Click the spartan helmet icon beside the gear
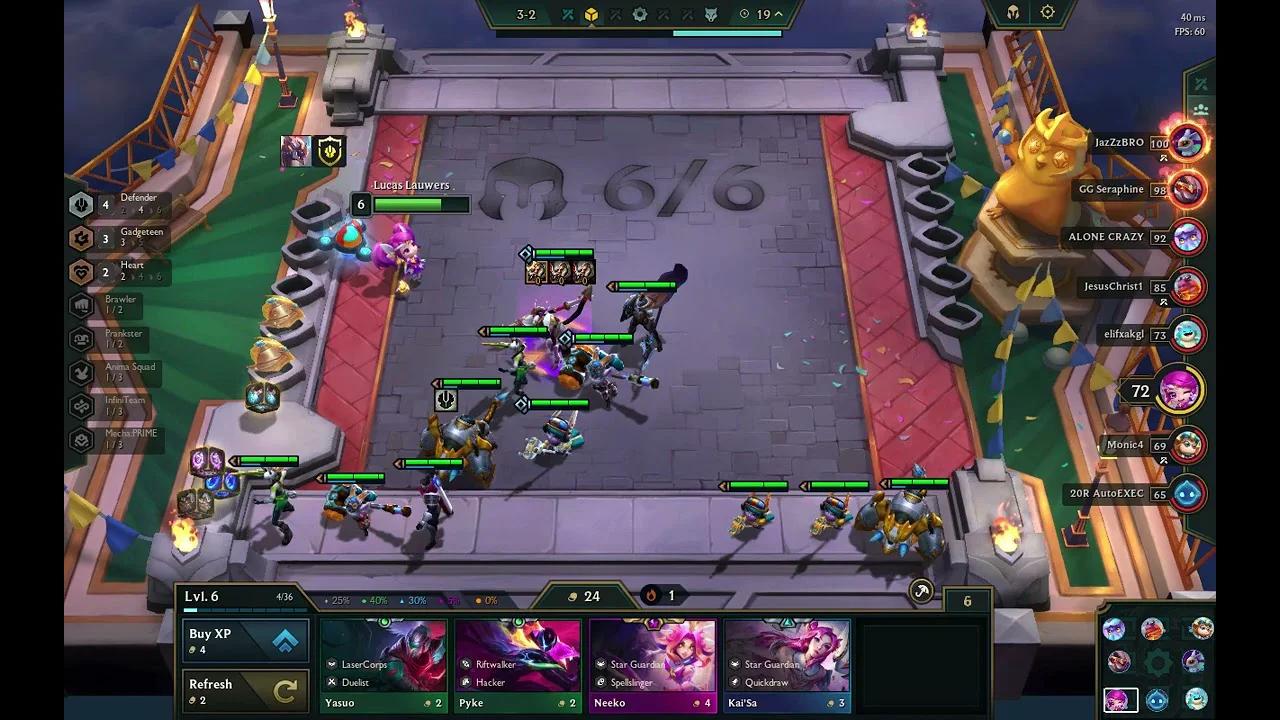 [x=1014, y=12]
